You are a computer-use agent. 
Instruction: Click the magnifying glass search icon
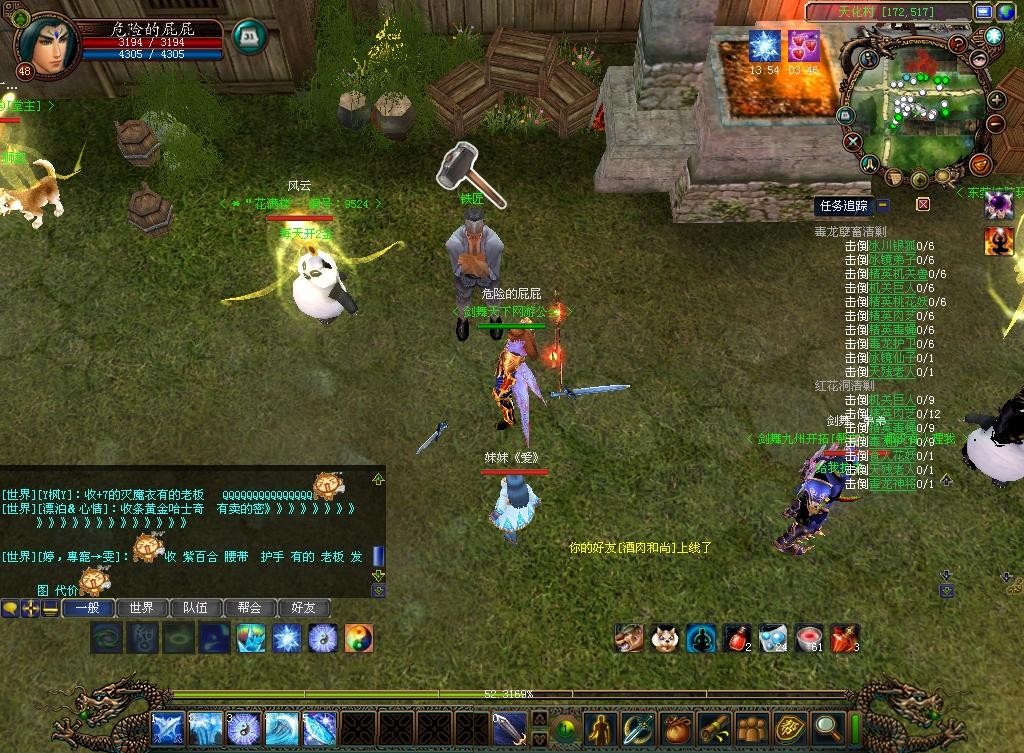(x=828, y=728)
